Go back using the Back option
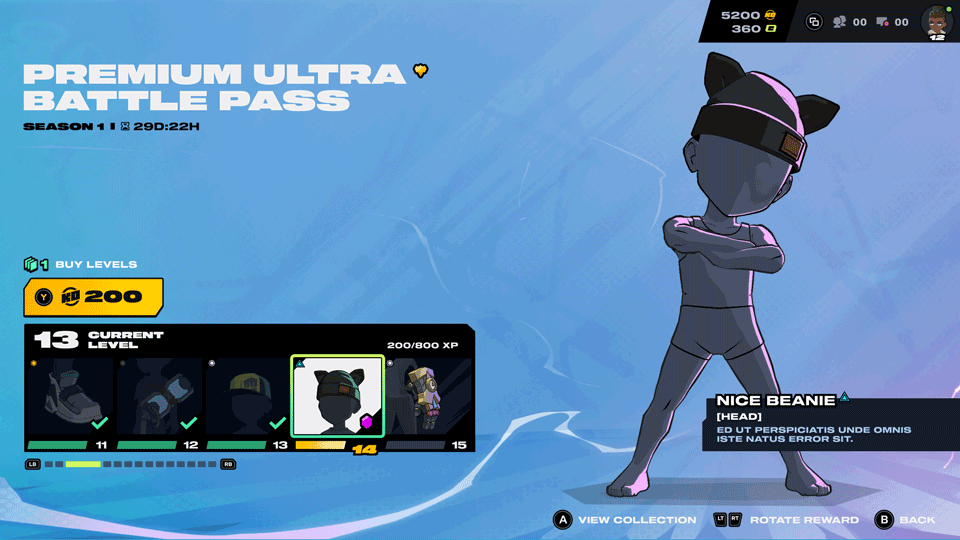Screen dimensions: 960x540 906,520
